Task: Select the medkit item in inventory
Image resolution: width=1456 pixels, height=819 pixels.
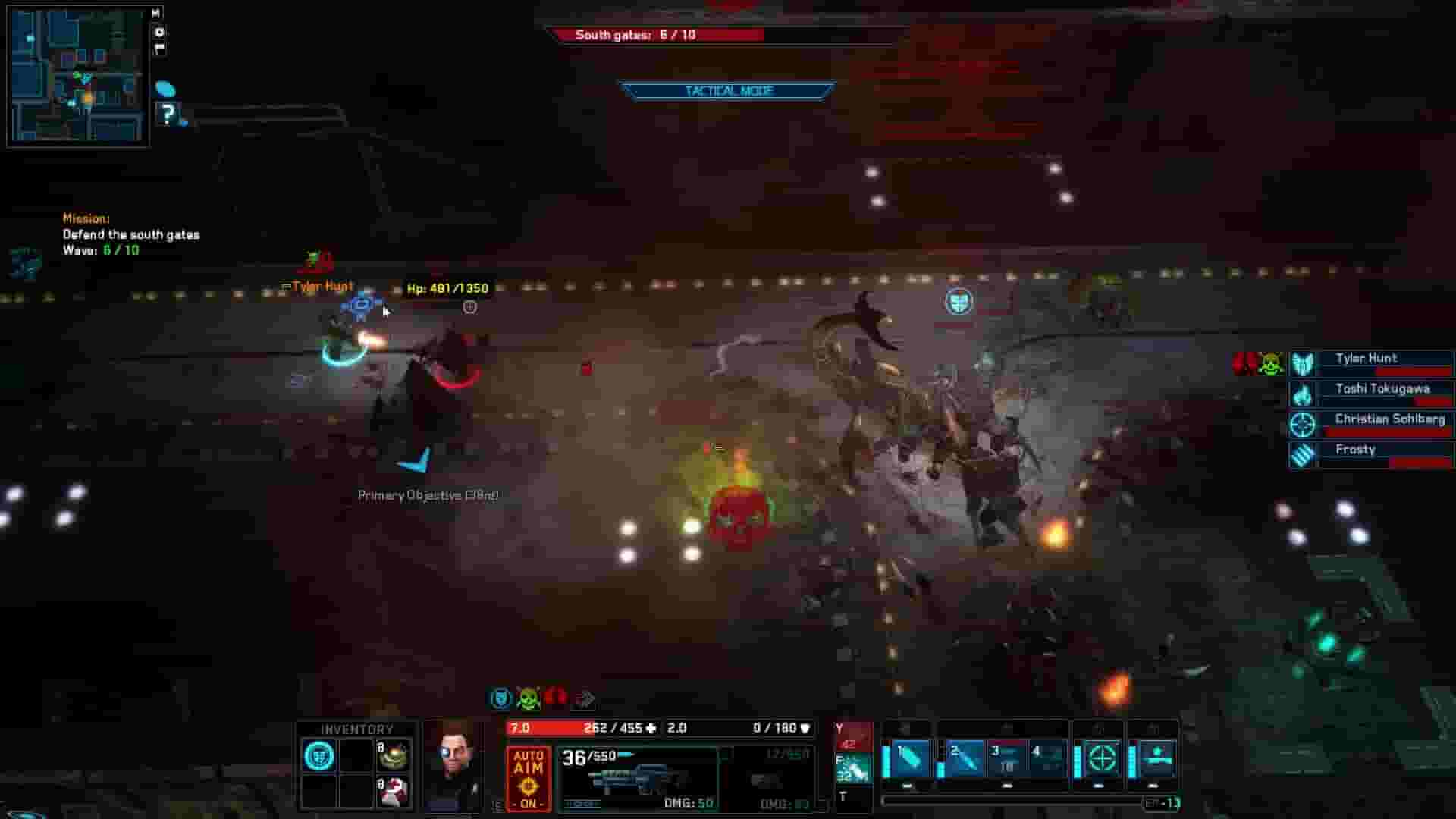Action: pos(393,792)
